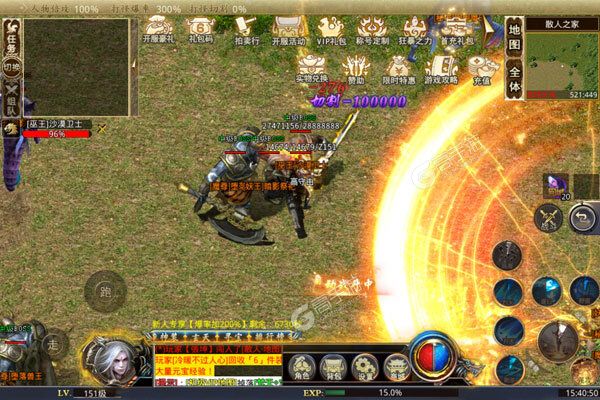Image resolution: width=600 pixels, height=400 pixels.
Task: Open the 礼包码 gift code icon
Action: (201, 33)
